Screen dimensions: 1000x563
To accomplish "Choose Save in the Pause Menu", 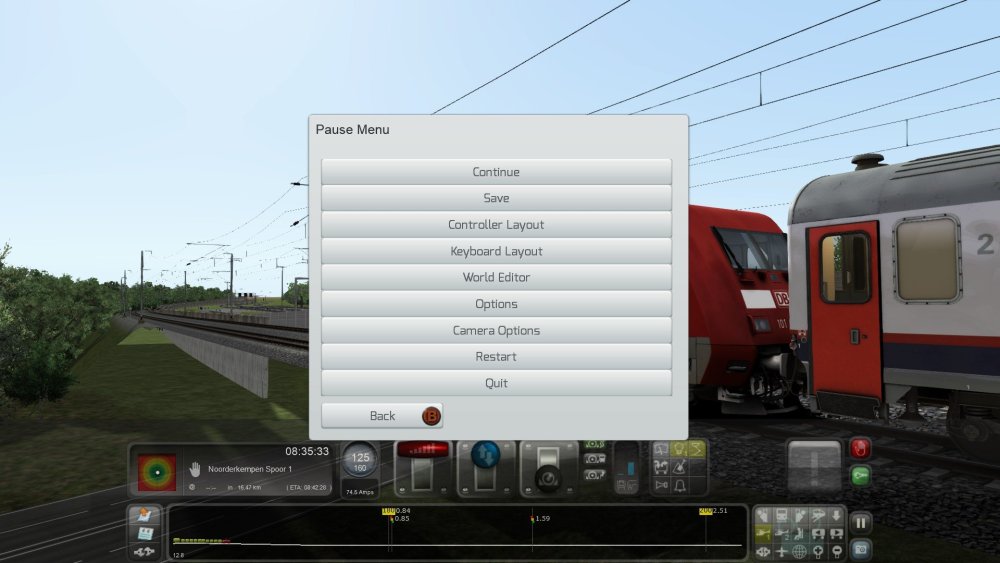I will [x=496, y=198].
